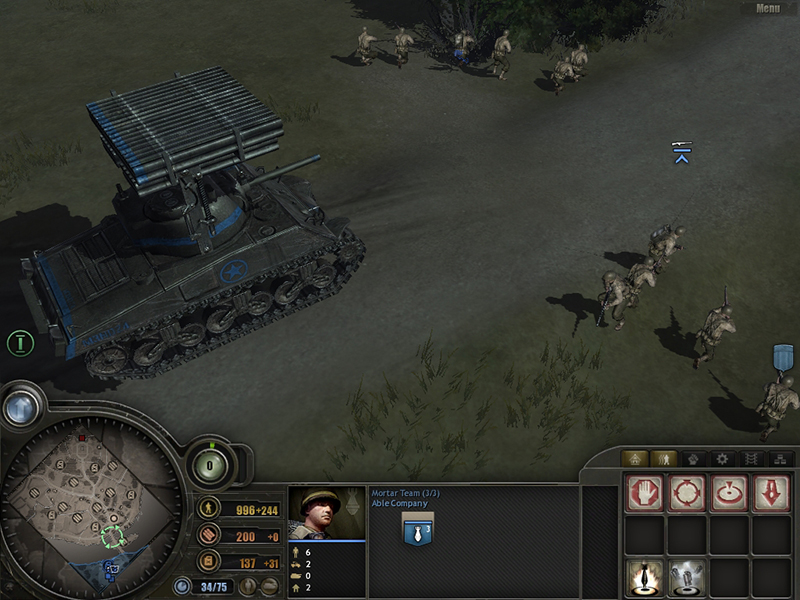The width and height of the screenshot is (800, 600).
Task: Open the Menu button
Action: click(x=768, y=8)
